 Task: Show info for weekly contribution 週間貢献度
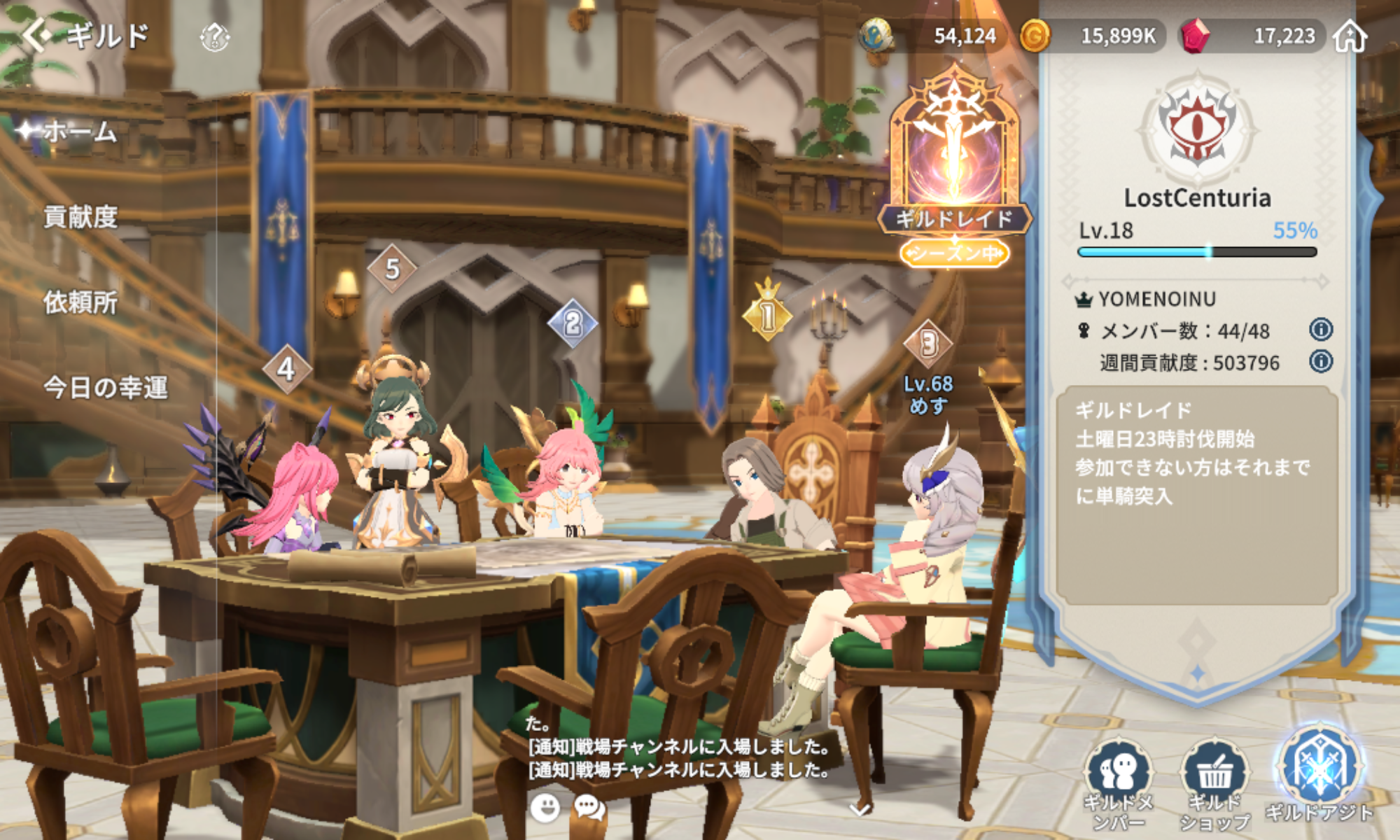coord(1320,362)
